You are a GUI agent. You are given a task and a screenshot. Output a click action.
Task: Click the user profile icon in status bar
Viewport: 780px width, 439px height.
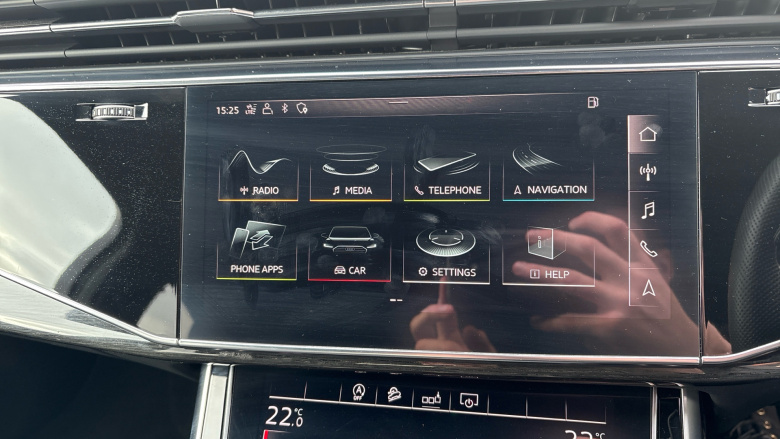click(267, 109)
